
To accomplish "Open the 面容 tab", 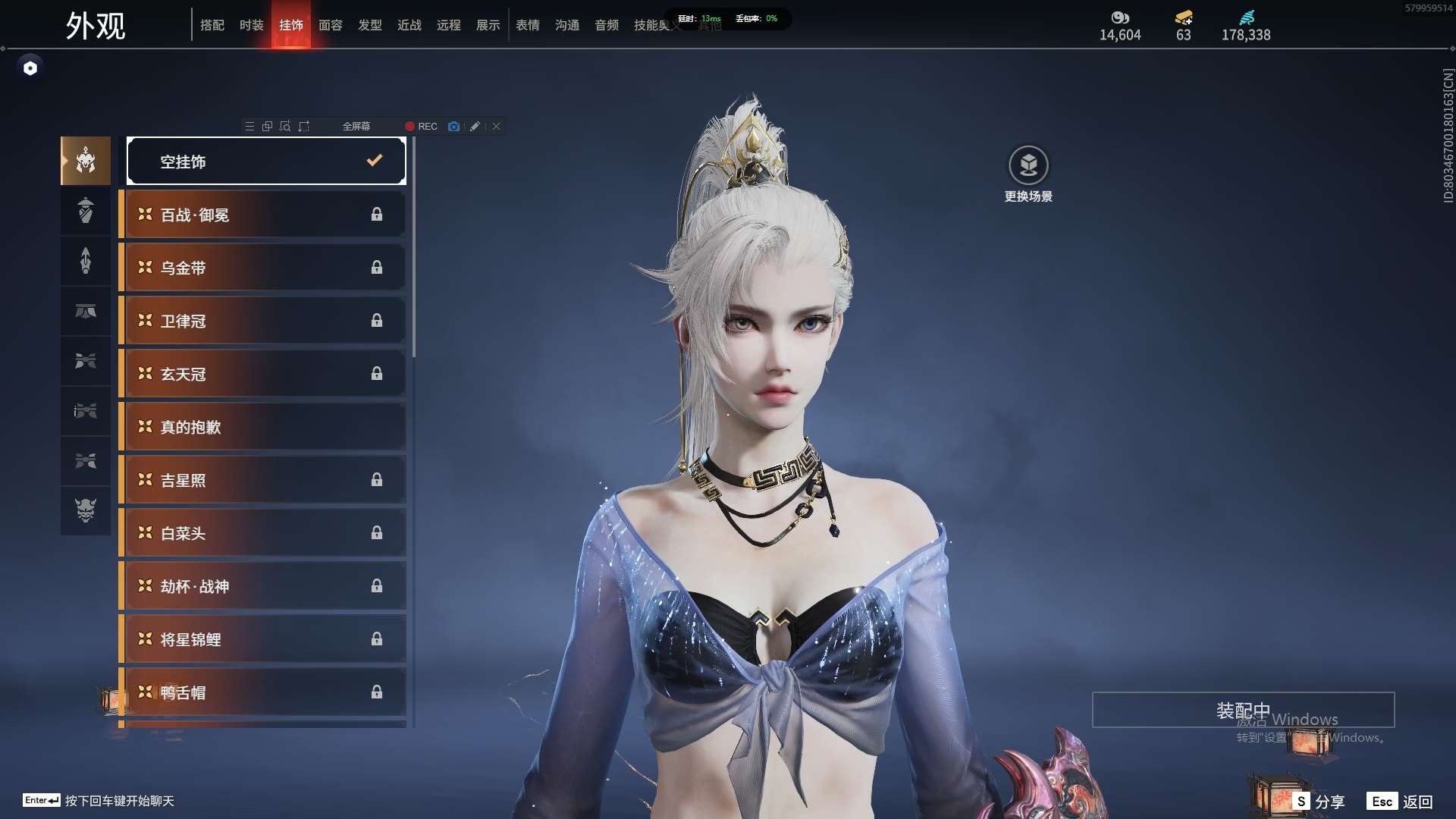I will point(330,25).
